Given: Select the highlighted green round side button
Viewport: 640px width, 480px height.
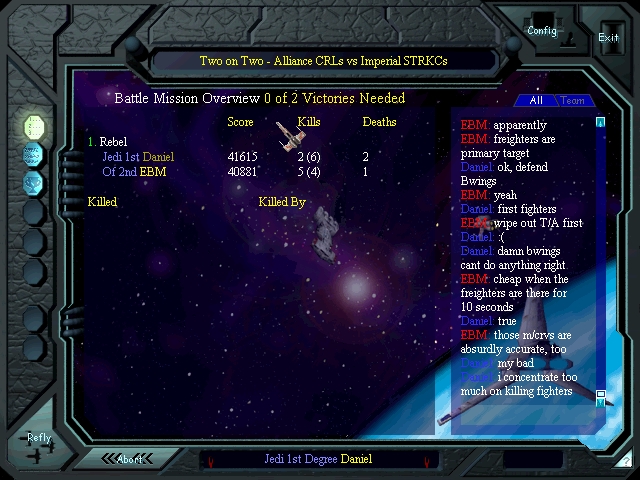Looking at the screenshot, I should [33, 127].
